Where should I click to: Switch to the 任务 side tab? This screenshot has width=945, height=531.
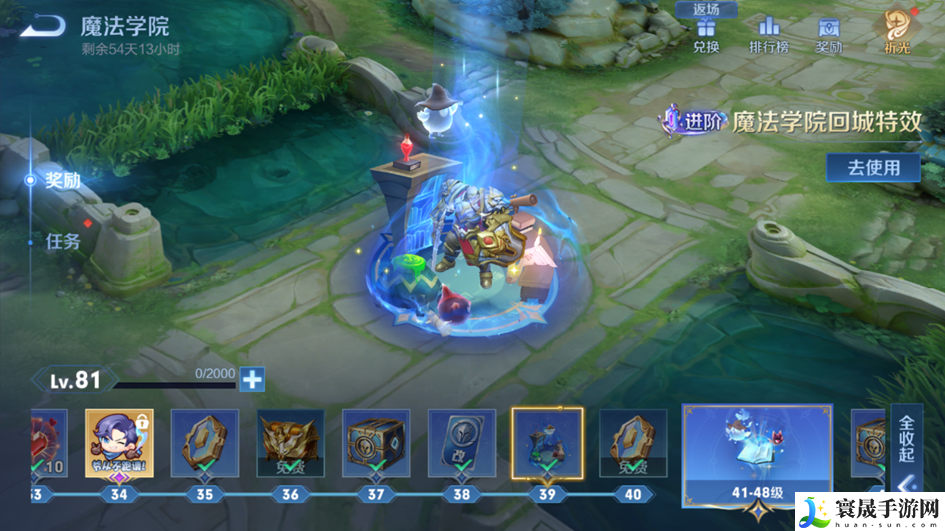pos(62,241)
